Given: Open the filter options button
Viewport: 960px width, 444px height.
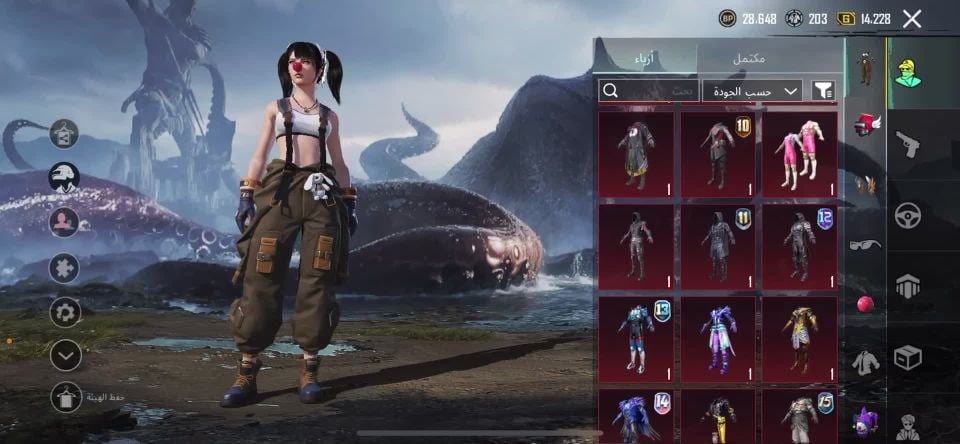Looking at the screenshot, I should pyautogui.click(x=823, y=91).
